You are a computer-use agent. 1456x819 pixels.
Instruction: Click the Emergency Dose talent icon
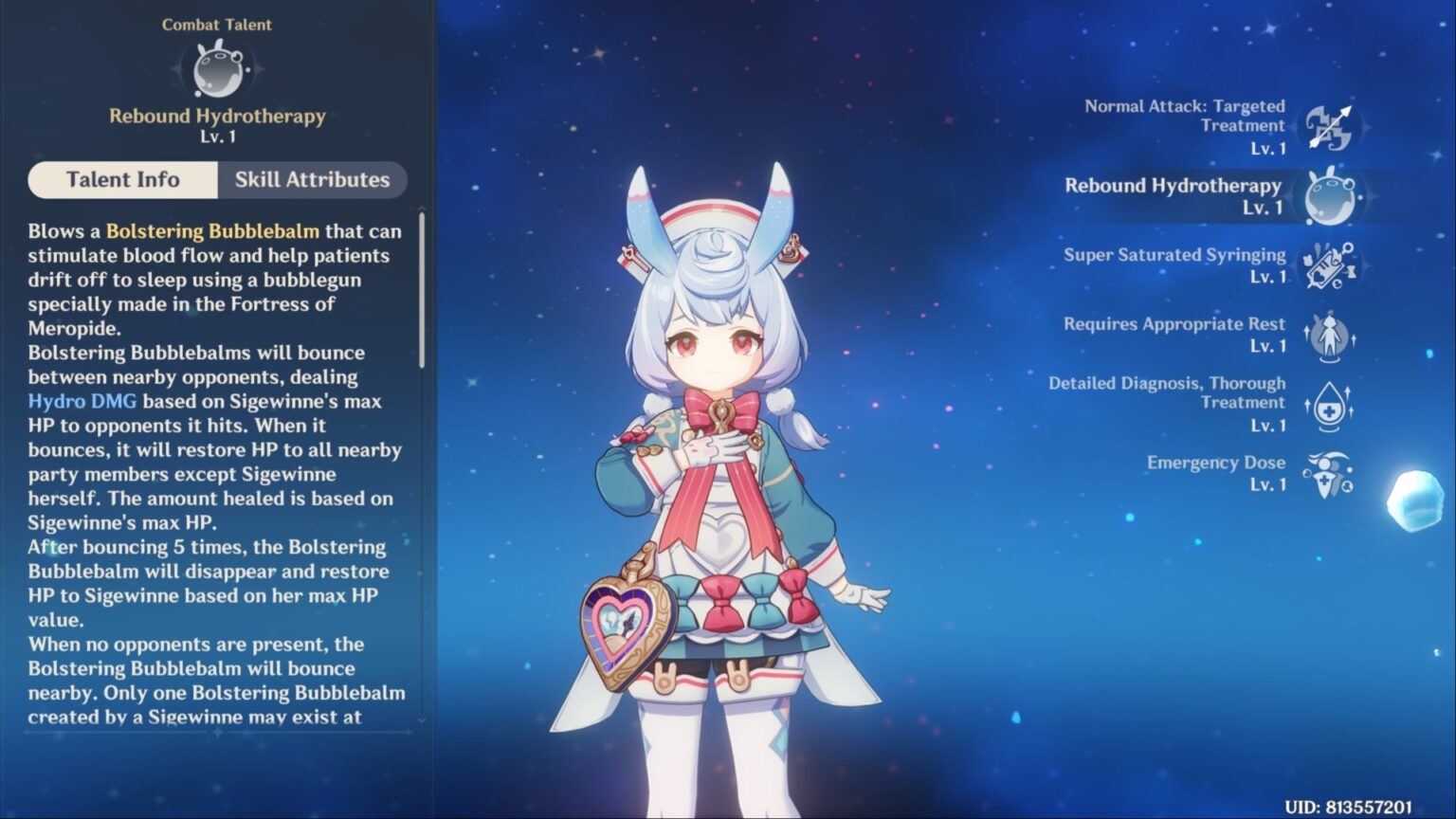[x=1331, y=473]
